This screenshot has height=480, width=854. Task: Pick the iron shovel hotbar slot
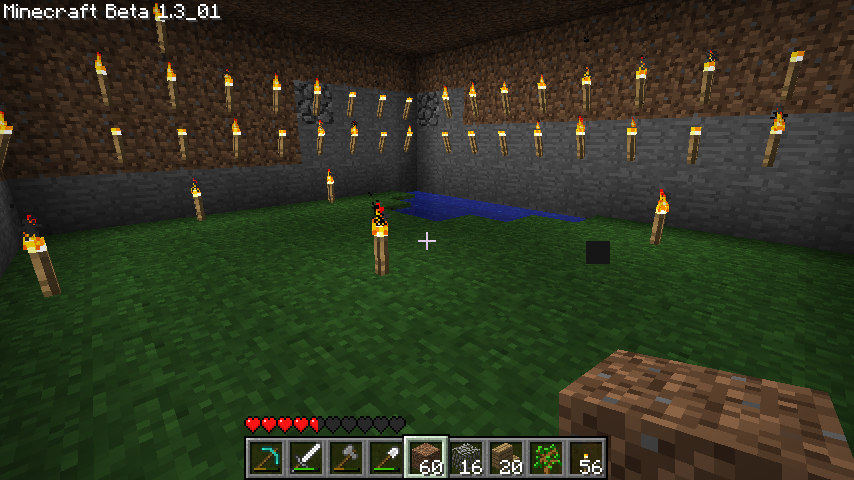click(x=386, y=458)
